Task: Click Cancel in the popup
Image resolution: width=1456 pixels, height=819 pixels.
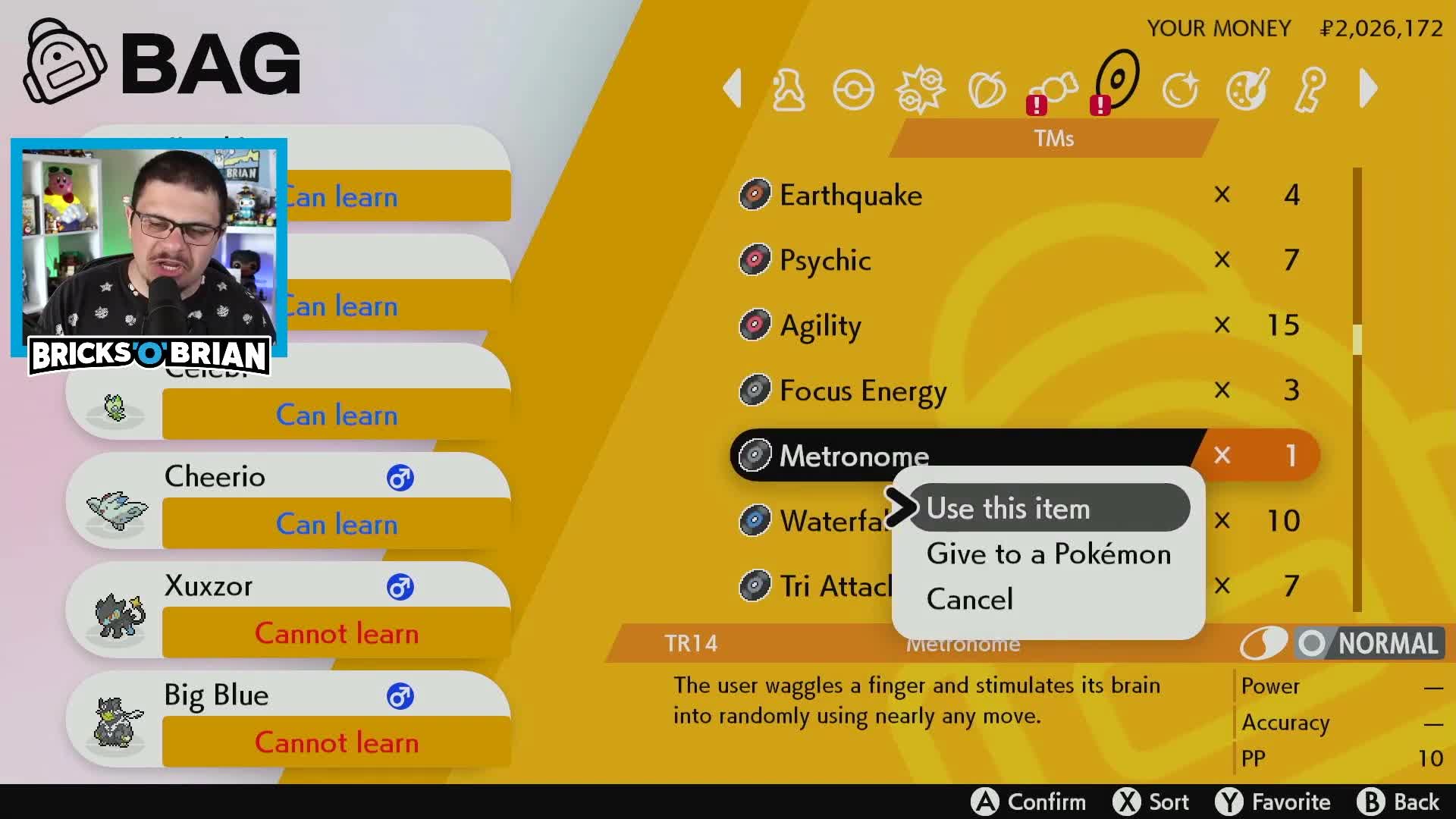Action: (970, 599)
